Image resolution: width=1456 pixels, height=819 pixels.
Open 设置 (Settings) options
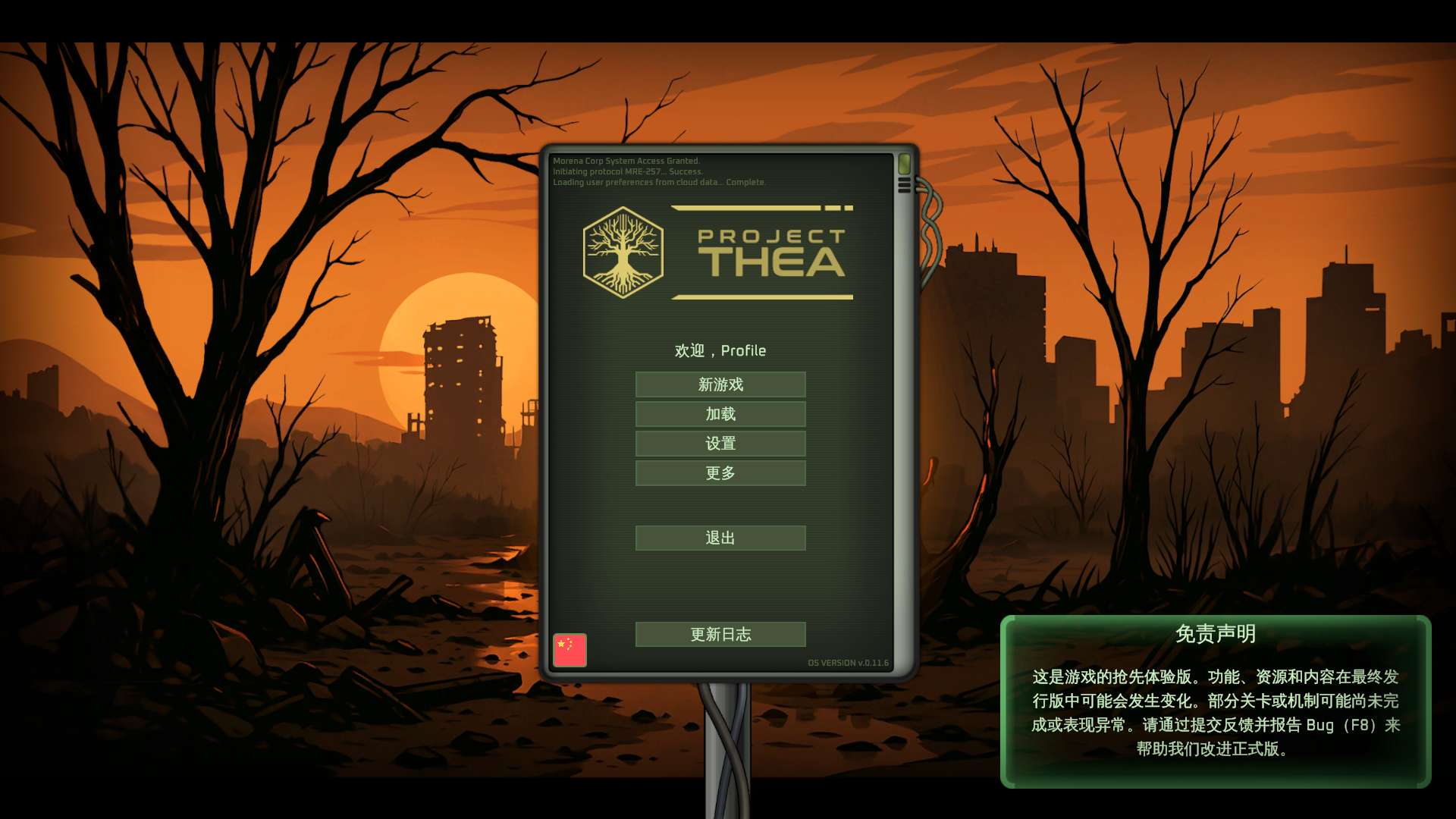click(x=720, y=444)
